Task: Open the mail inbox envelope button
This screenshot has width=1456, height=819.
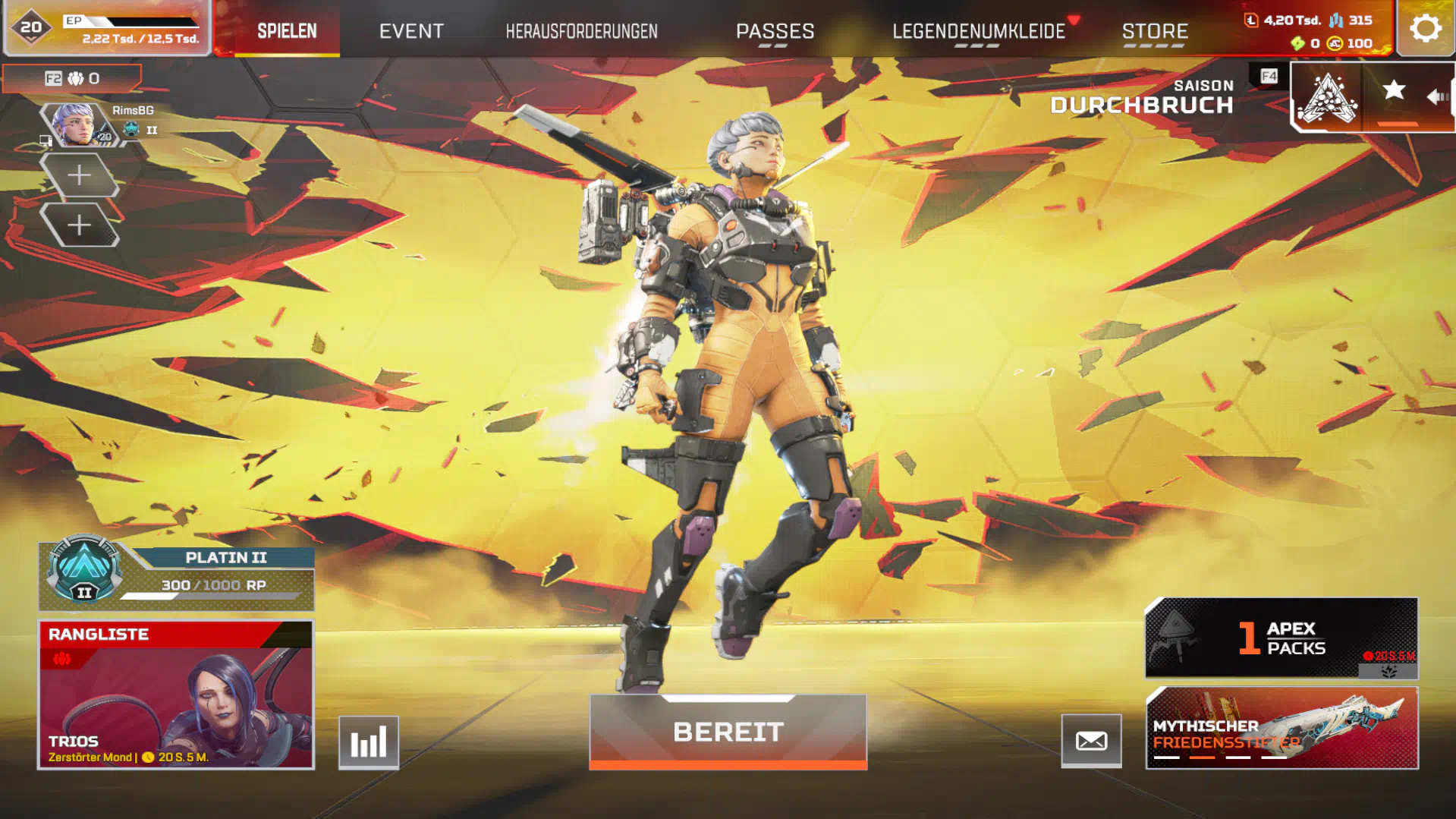Action: click(x=1091, y=741)
